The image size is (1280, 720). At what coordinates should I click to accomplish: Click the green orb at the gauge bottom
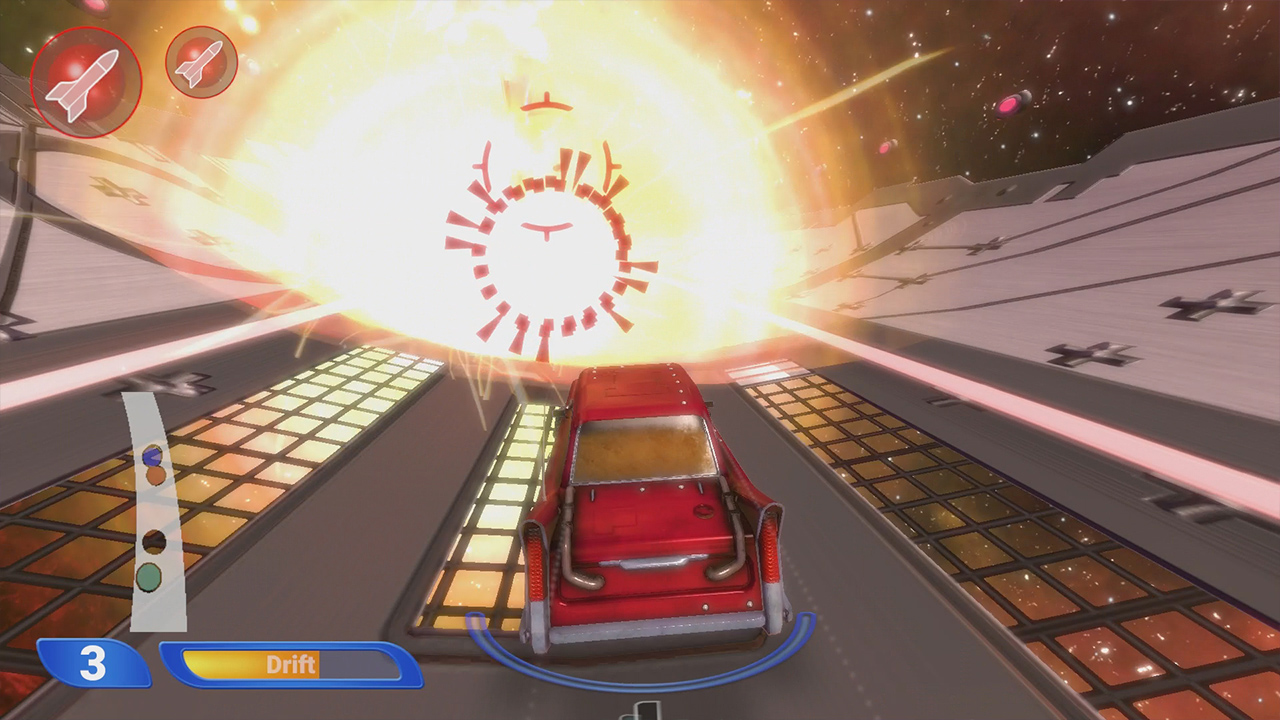click(x=148, y=577)
